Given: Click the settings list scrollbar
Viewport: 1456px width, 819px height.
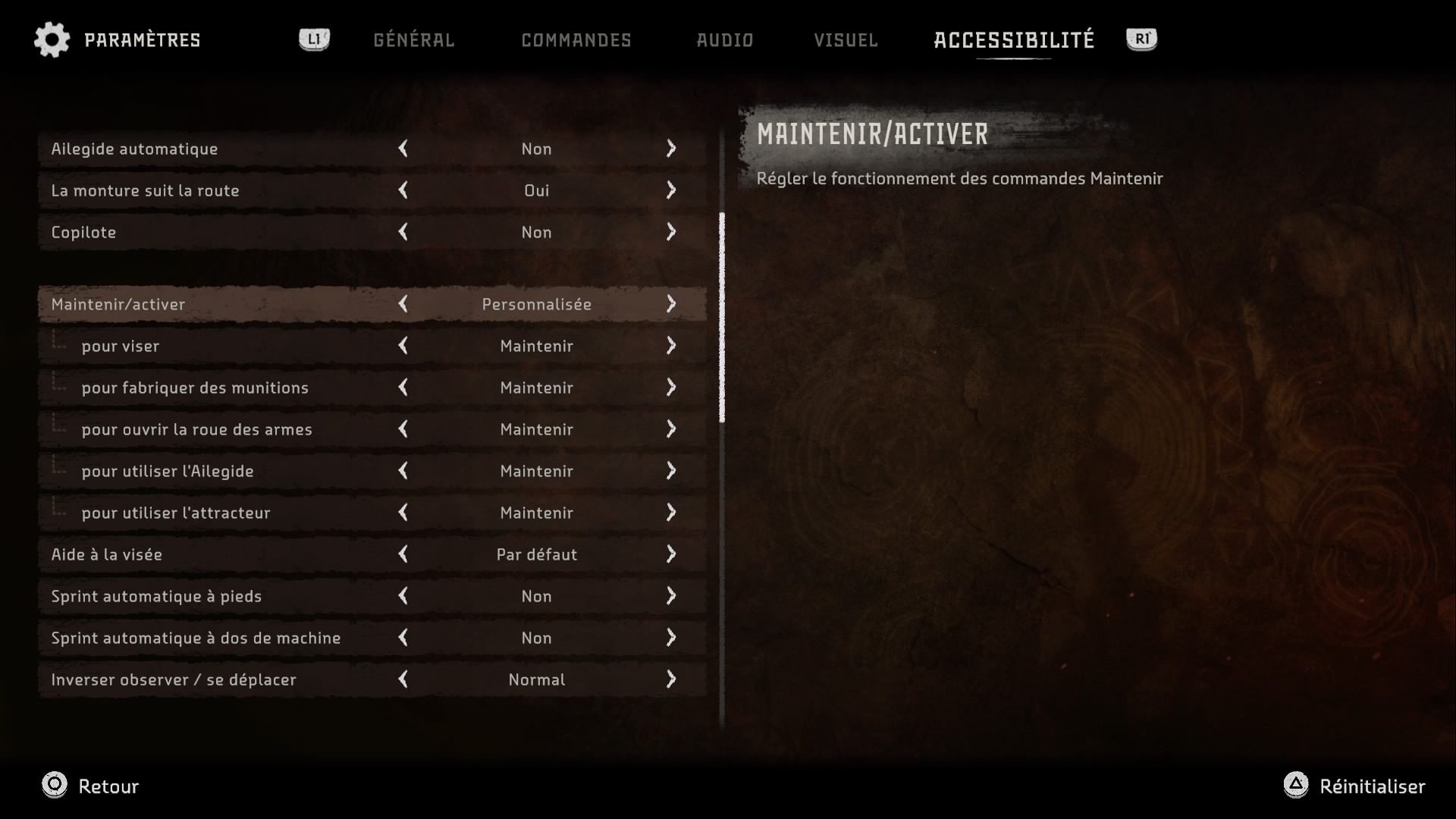Looking at the screenshot, I should [722, 317].
